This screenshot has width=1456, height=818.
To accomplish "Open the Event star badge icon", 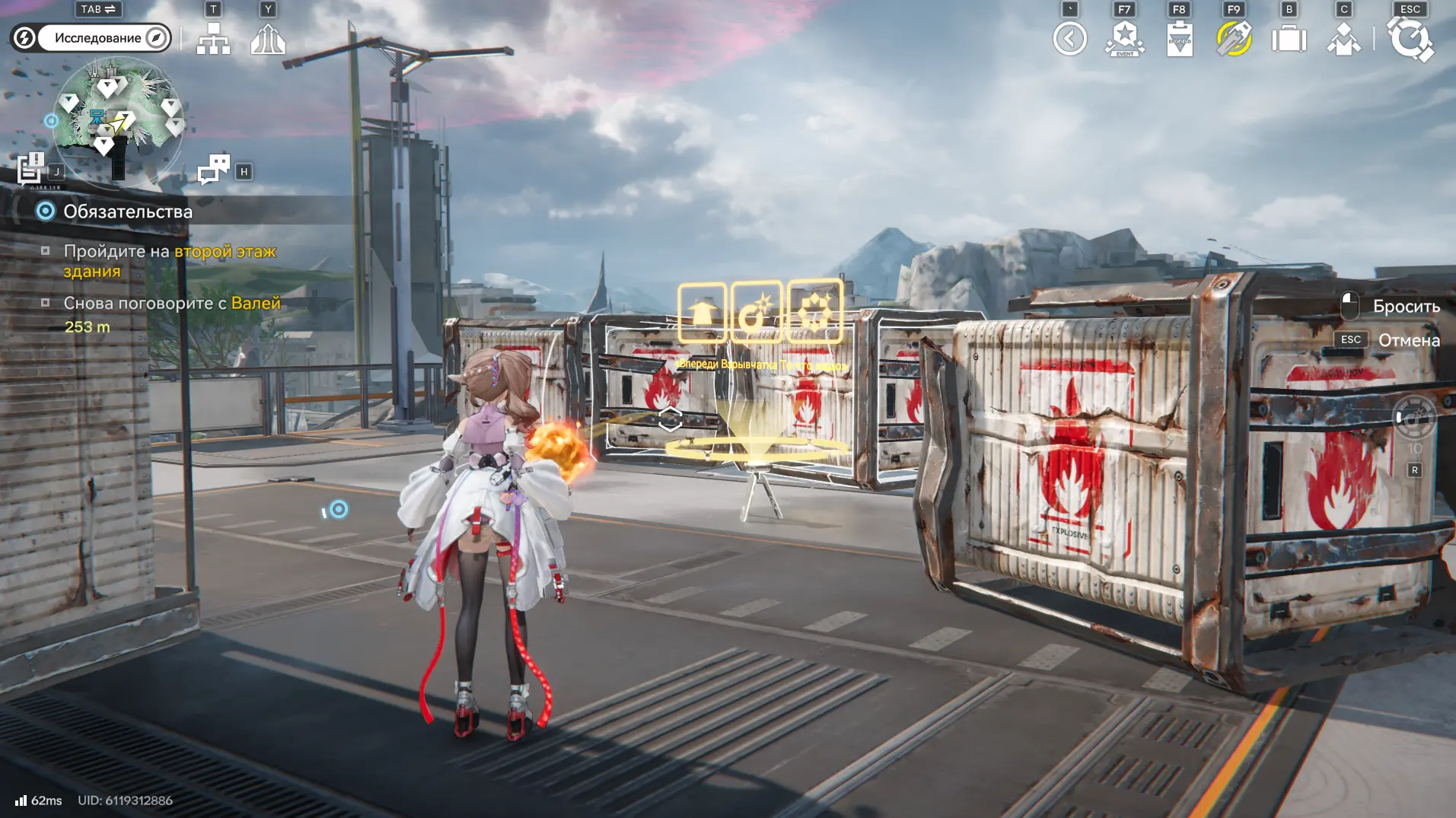I will pos(1124,39).
